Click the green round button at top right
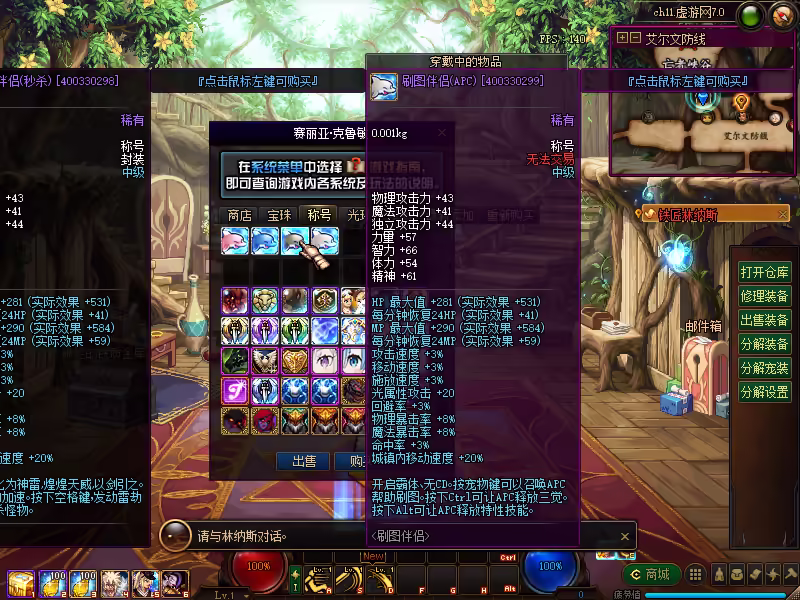 tap(750, 15)
